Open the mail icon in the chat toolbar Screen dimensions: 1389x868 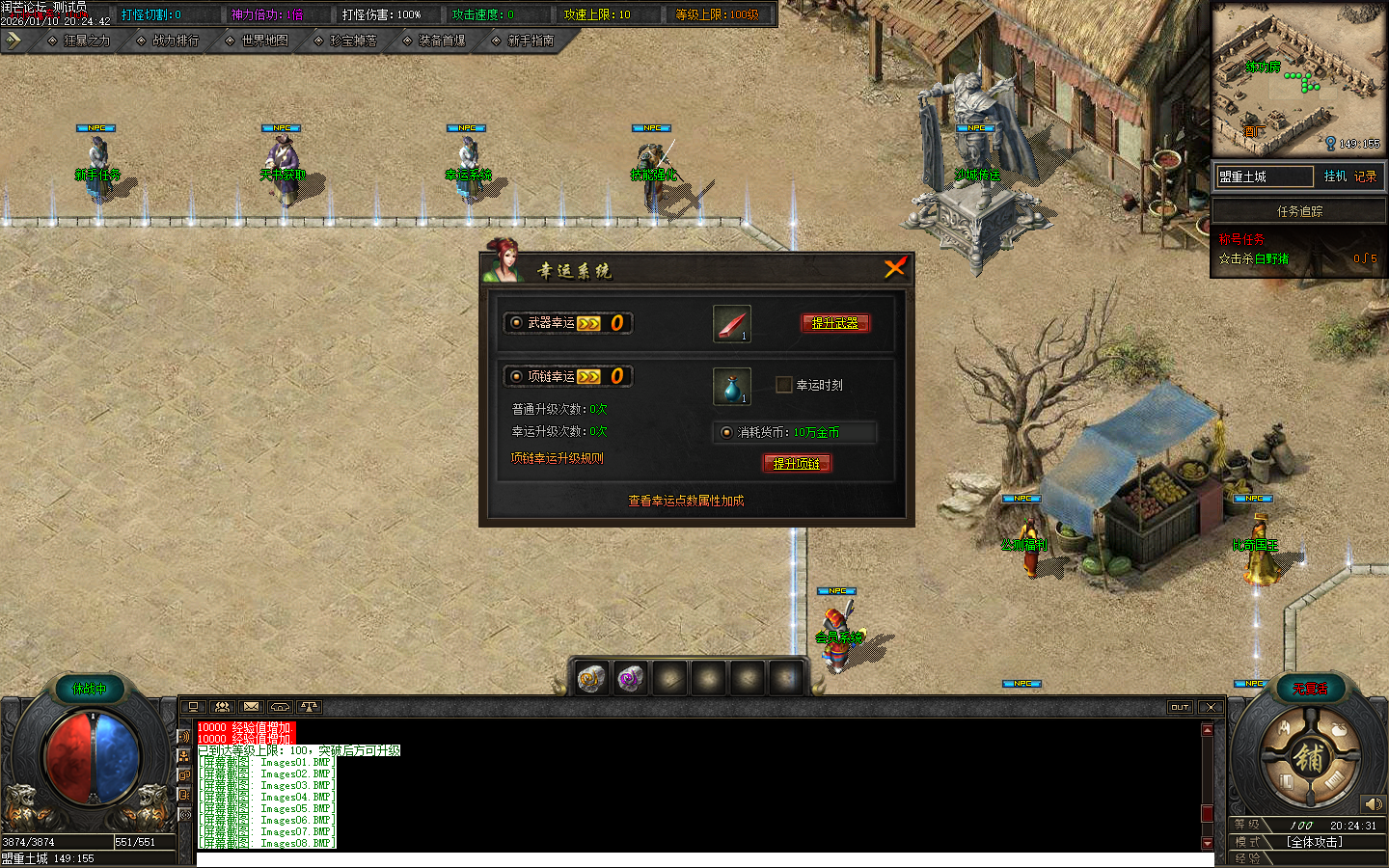251,707
